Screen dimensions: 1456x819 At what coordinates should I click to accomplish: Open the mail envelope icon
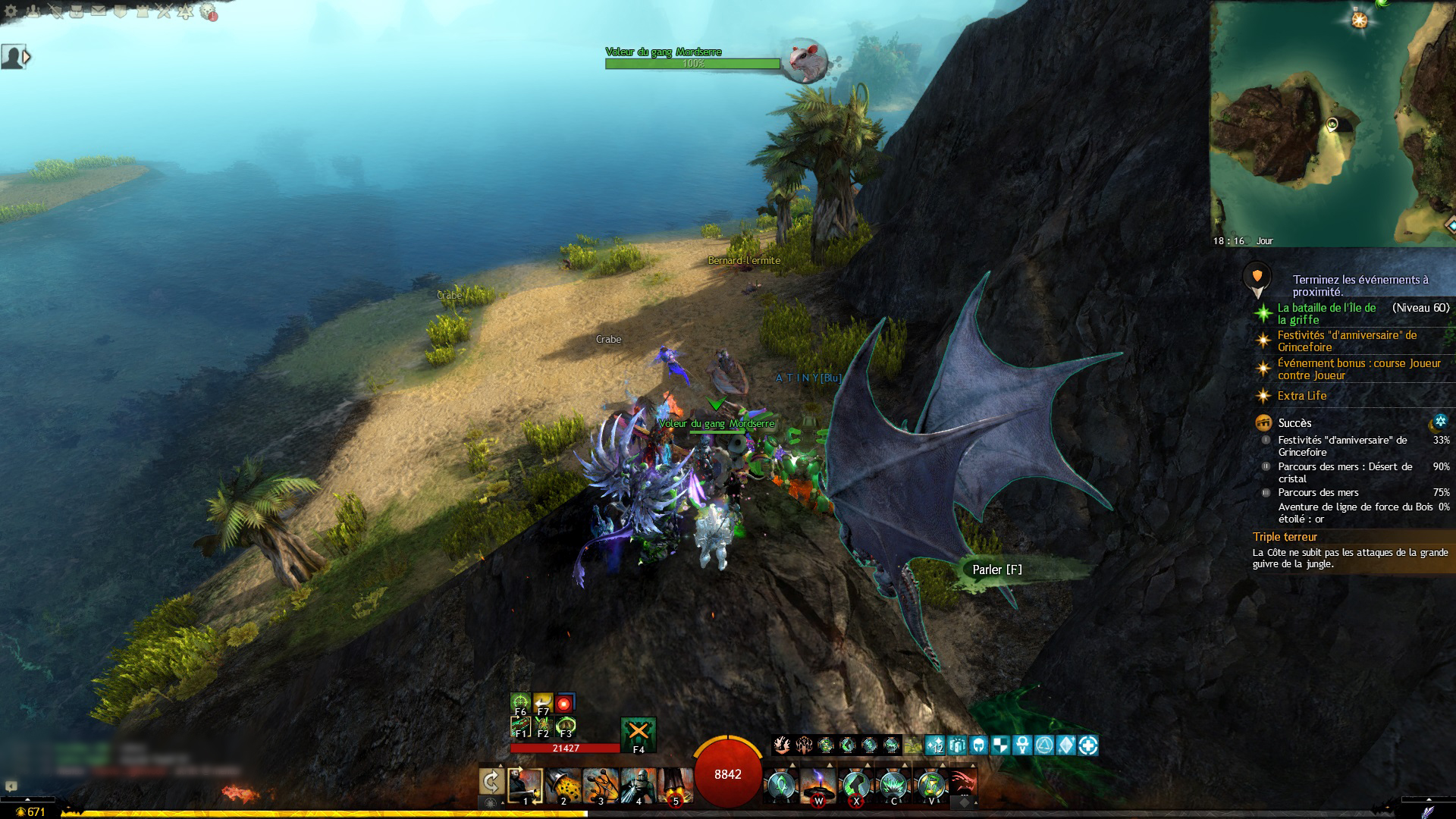pyautogui.click(x=99, y=11)
